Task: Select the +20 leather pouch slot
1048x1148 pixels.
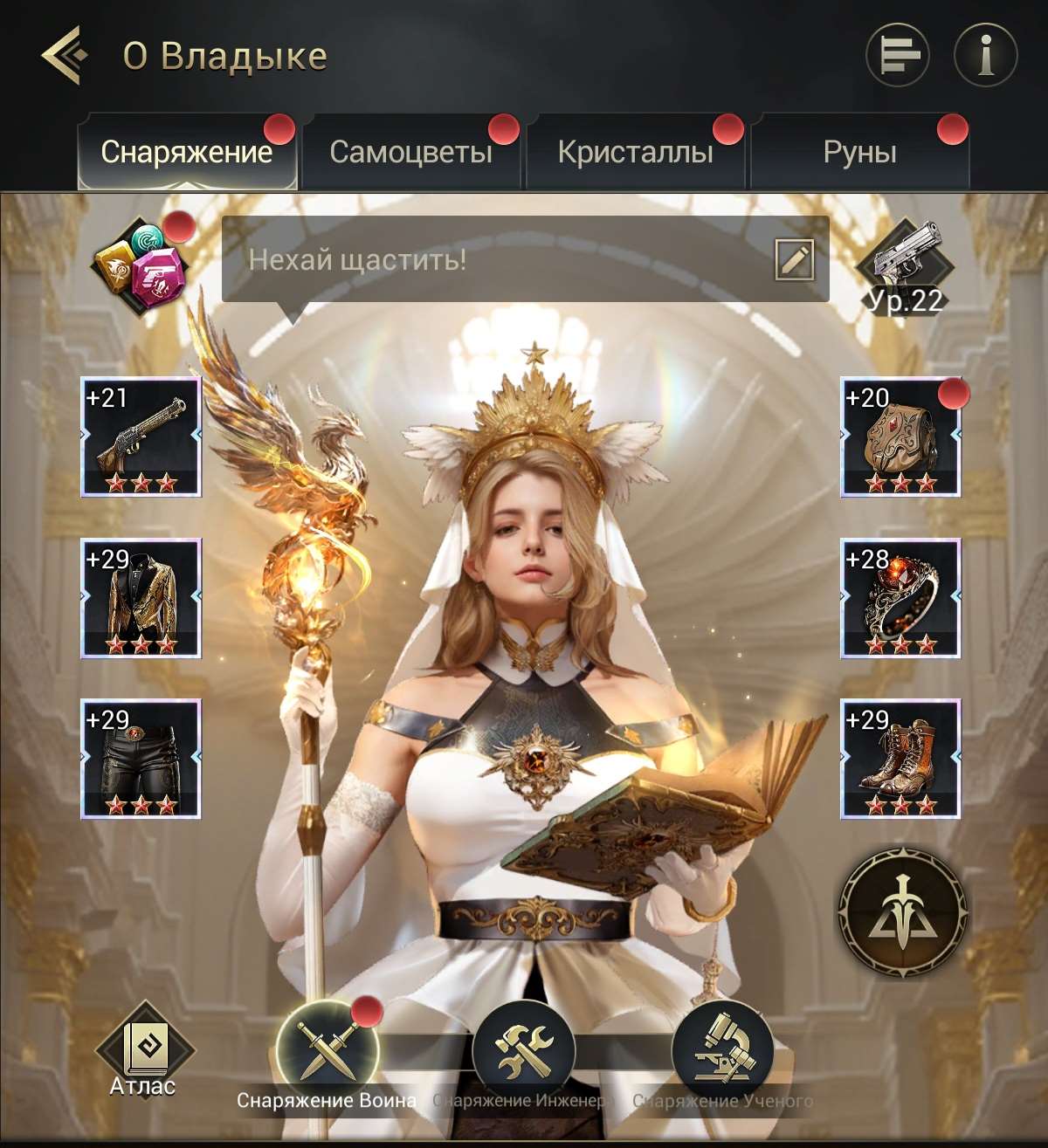Action: coord(900,437)
